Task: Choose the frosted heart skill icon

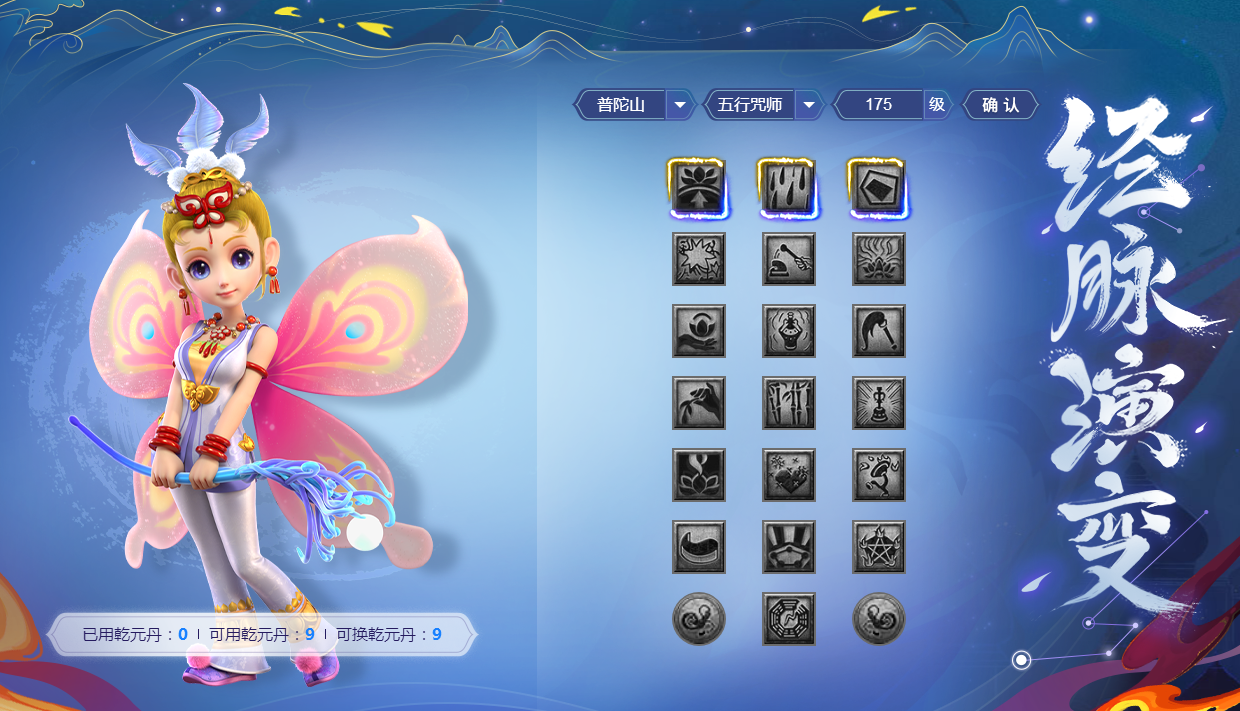Action: pos(788,475)
